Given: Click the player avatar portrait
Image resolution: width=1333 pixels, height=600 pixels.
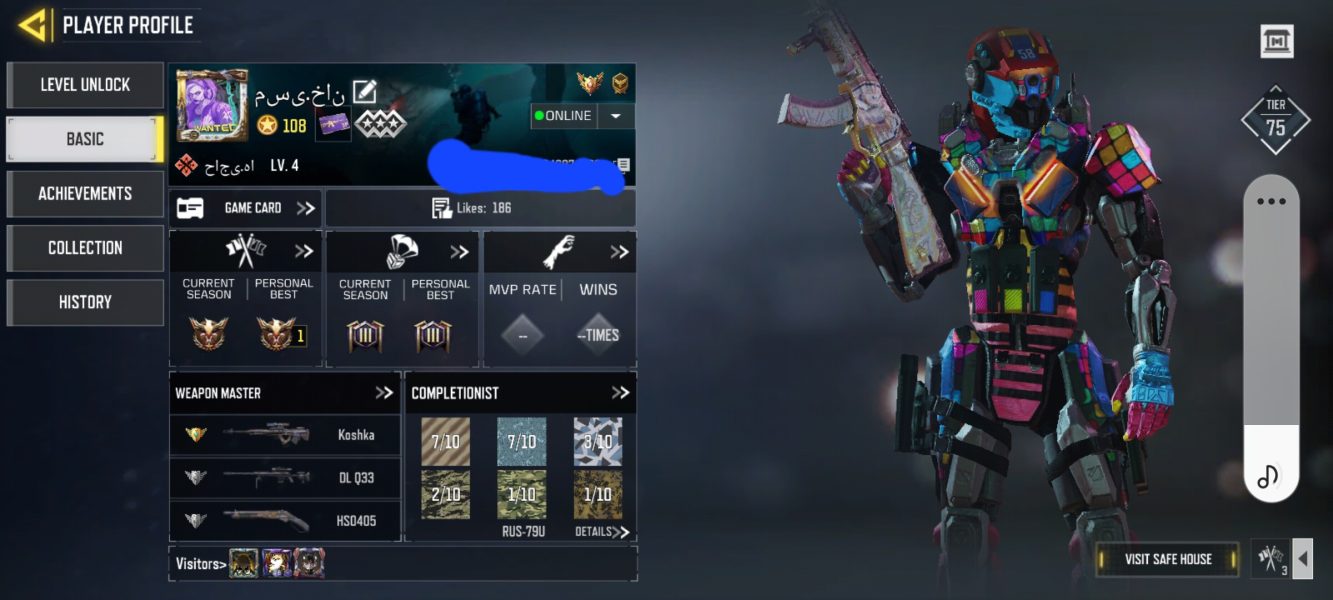Looking at the screenshot, I should tap(212, 106).
